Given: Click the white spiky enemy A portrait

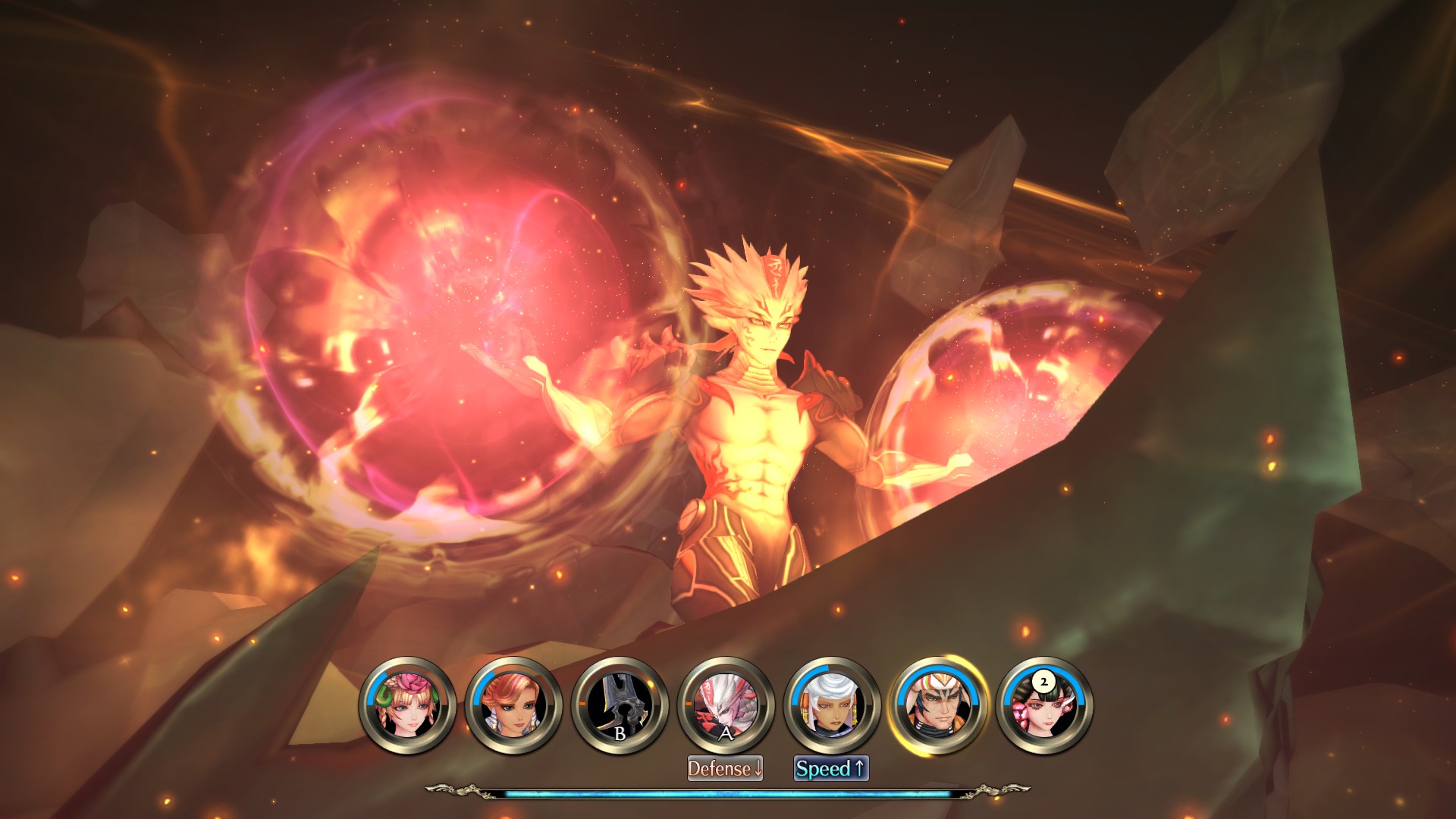Looking at the screenshot, I should (726, 705).
